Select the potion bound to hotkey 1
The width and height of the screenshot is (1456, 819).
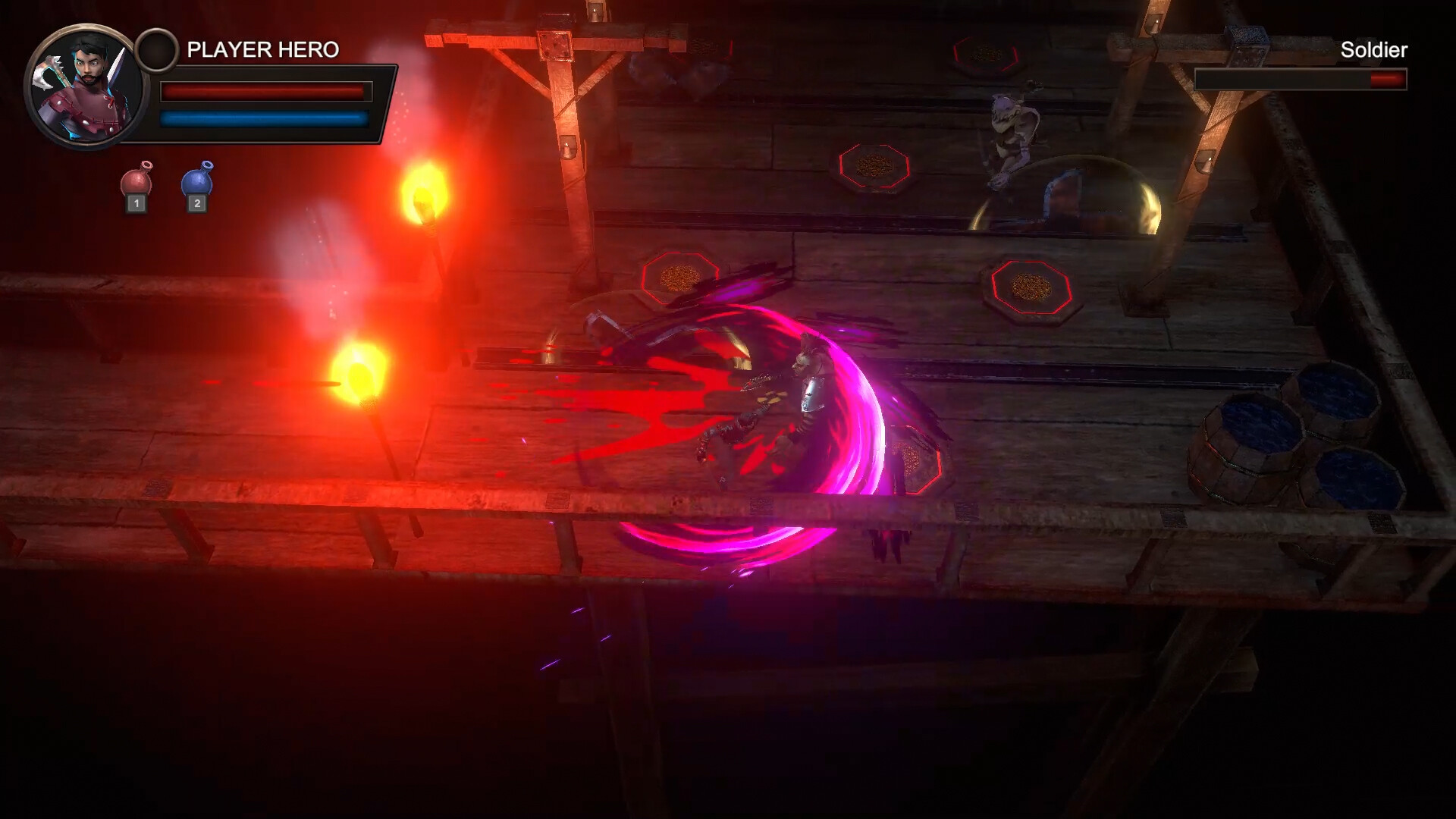(x=135, y=202)
